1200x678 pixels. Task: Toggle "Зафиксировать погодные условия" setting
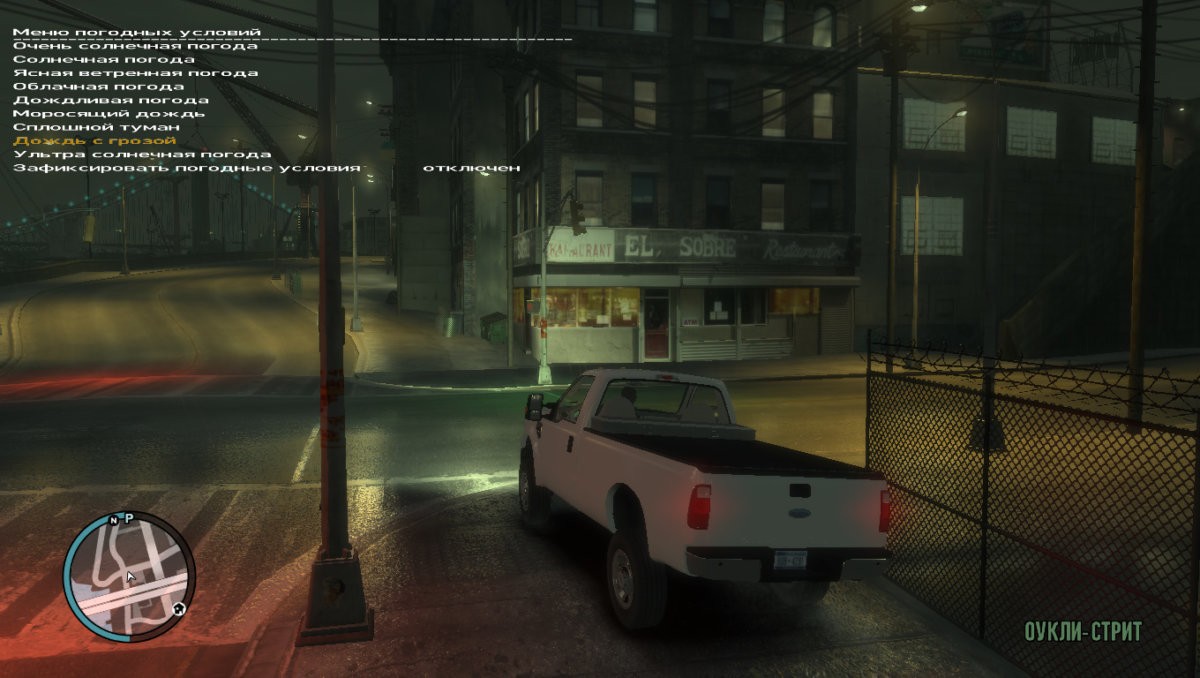tap(186, 168)
